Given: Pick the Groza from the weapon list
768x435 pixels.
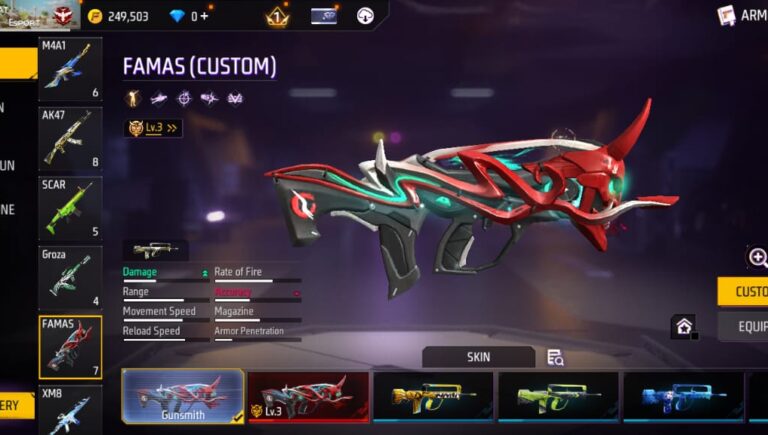Looking at the screenshot, I should click(x=70, y=277).
